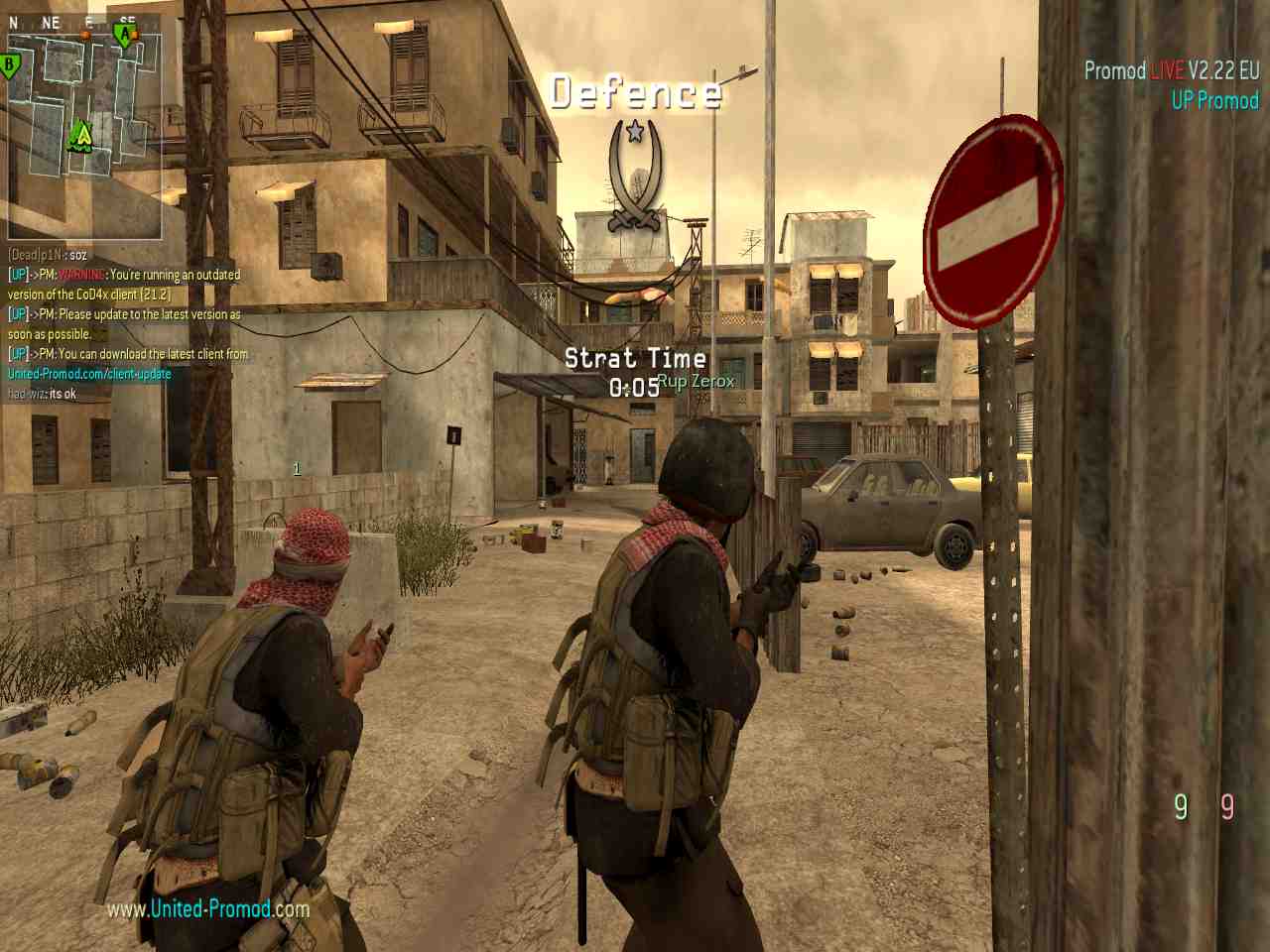Click the www.United-Promod.com watermark
The height and width of the screenshot is (952, 1270).
pyautogui.click(x=208, y=908)
